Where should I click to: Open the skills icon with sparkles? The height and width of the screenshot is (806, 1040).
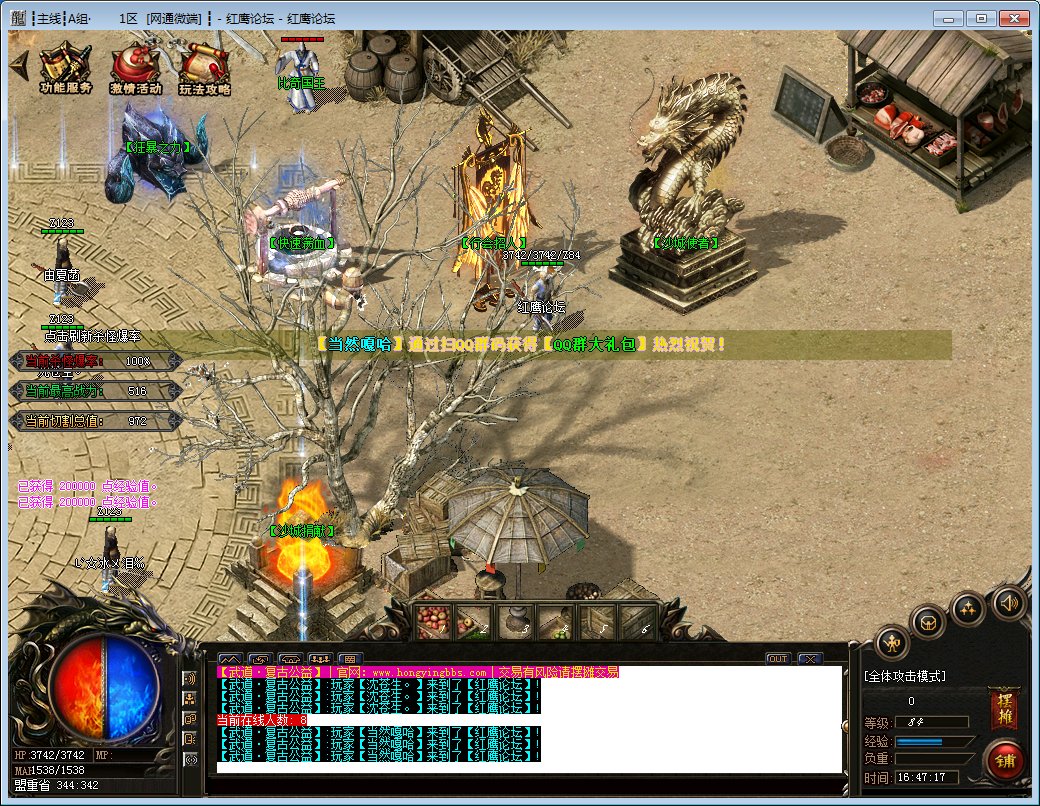pyautogui.click(x=968, y=609)
